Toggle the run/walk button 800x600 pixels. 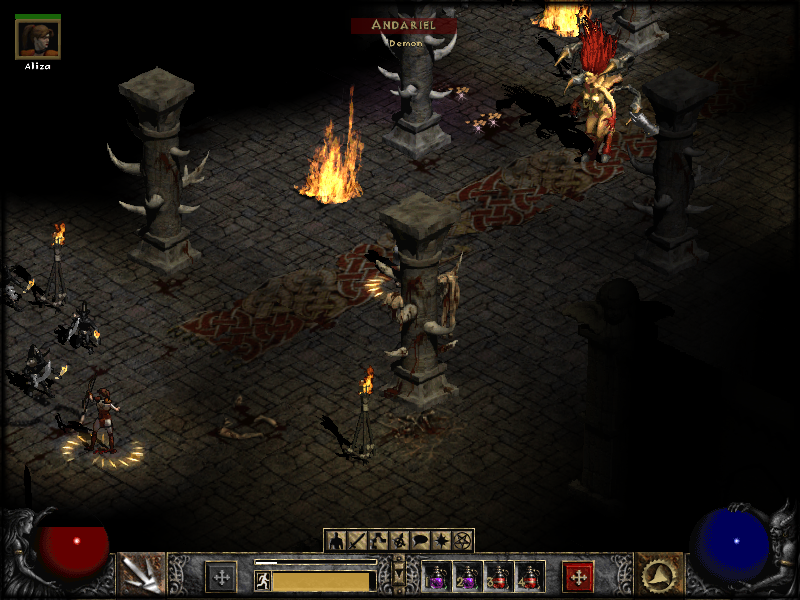point(263,581)
